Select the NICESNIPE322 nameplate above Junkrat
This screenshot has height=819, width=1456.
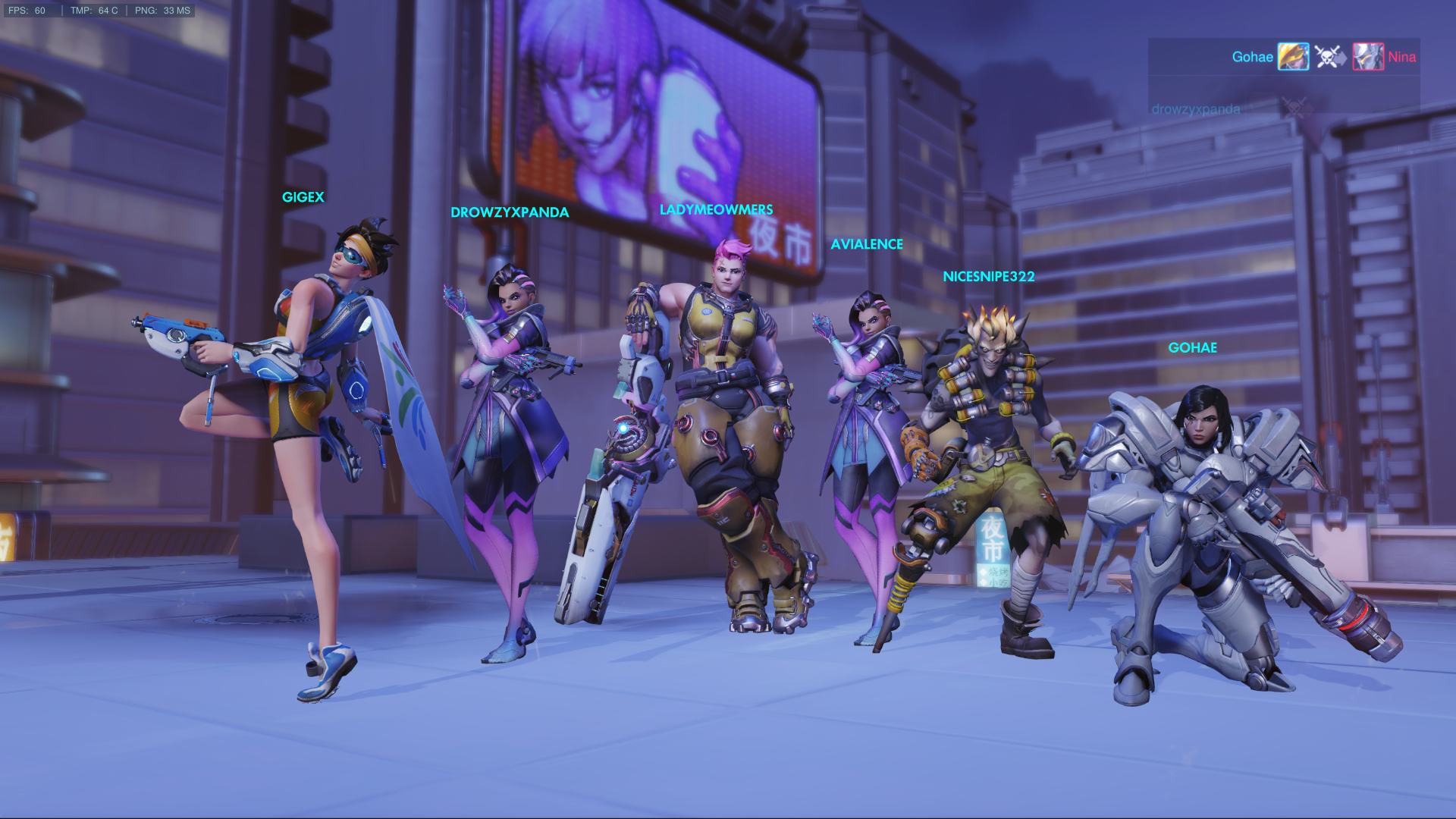987,277
